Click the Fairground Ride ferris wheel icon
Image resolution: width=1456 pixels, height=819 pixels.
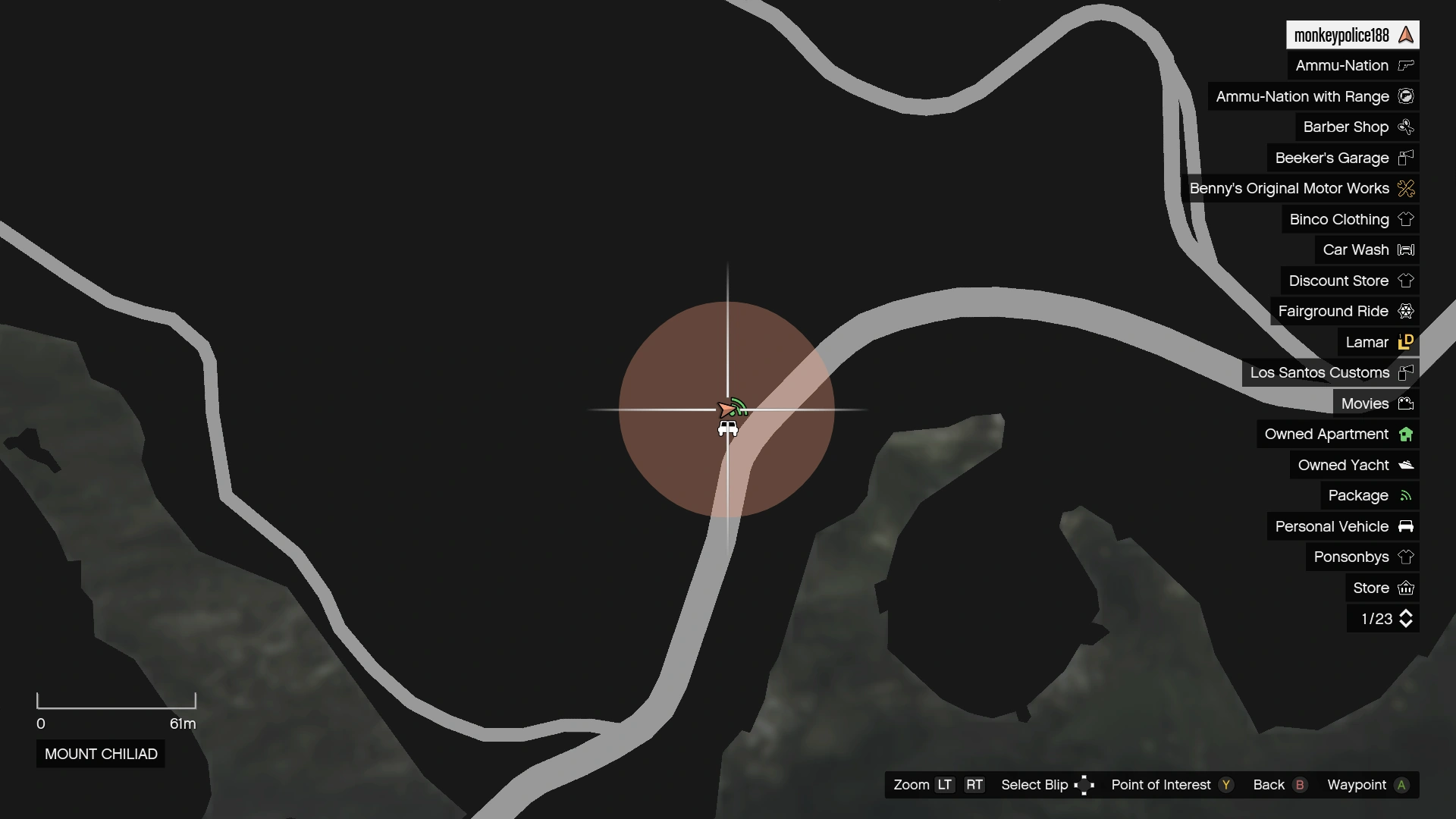point(1407,311)
